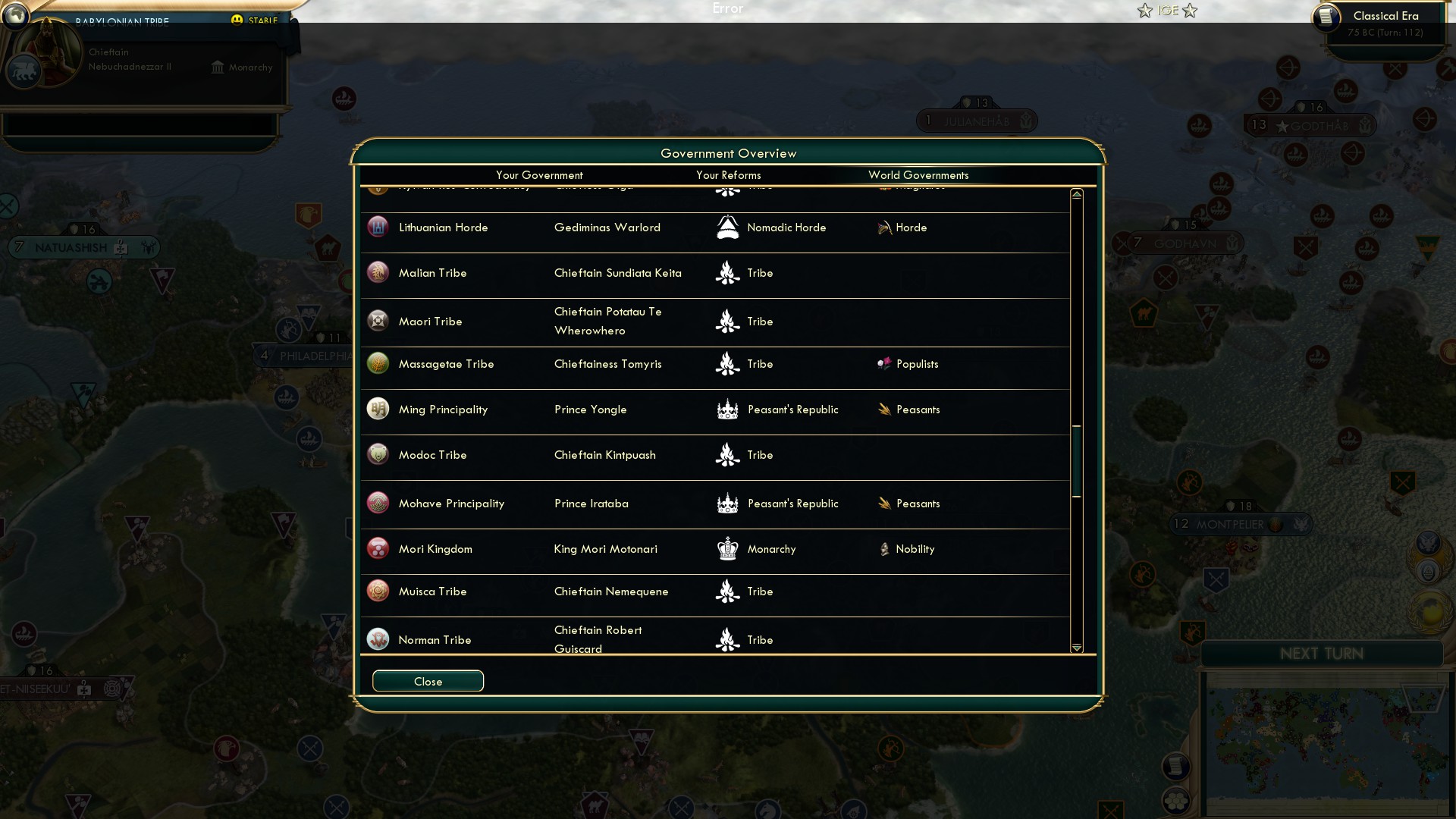Image resolution: width=1456 pixels, height=819 pixels.
Task: Click the scrollbar down arrow
Action: [x=1076, y=648]
